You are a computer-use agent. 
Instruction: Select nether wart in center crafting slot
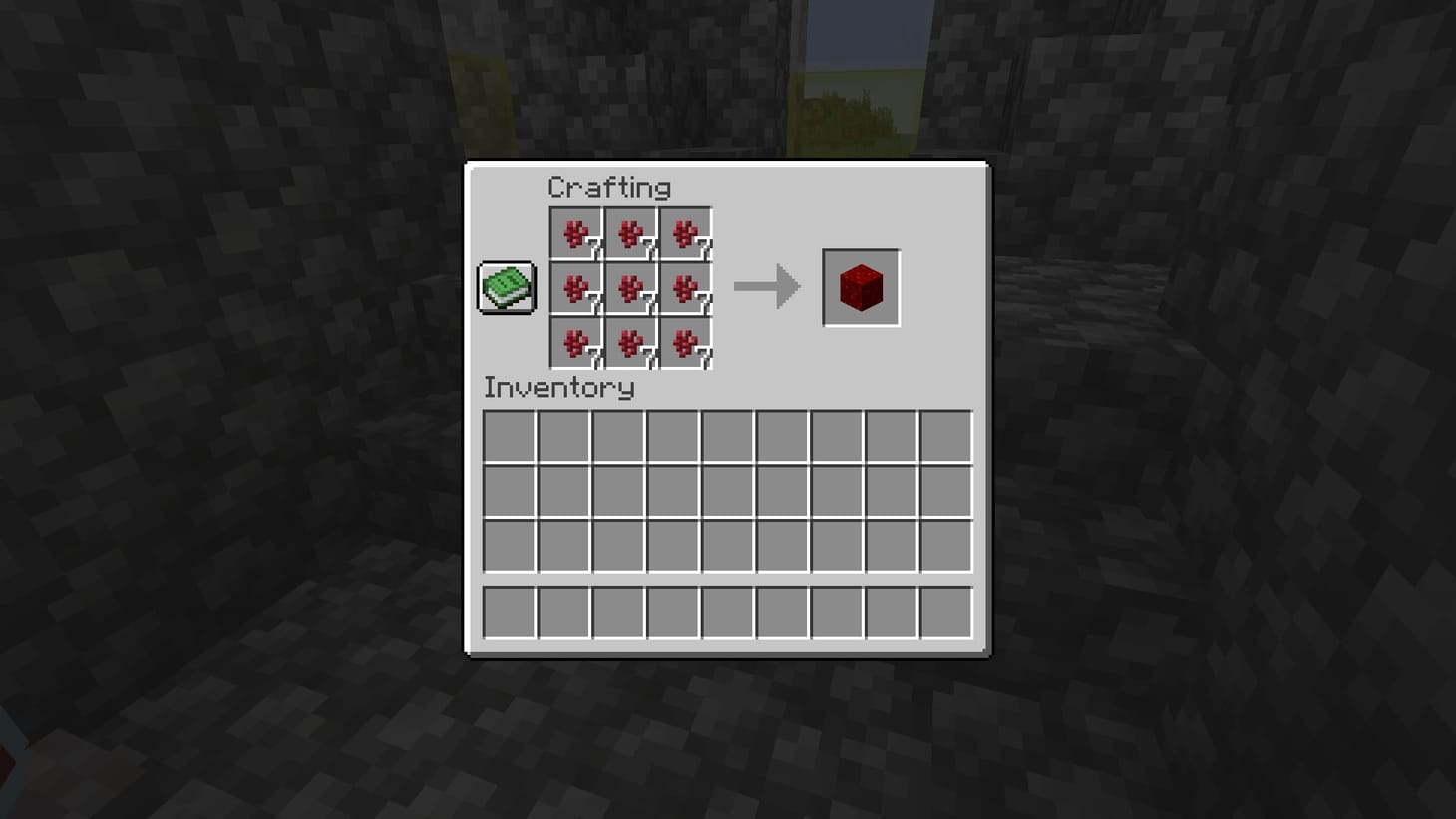631,289
